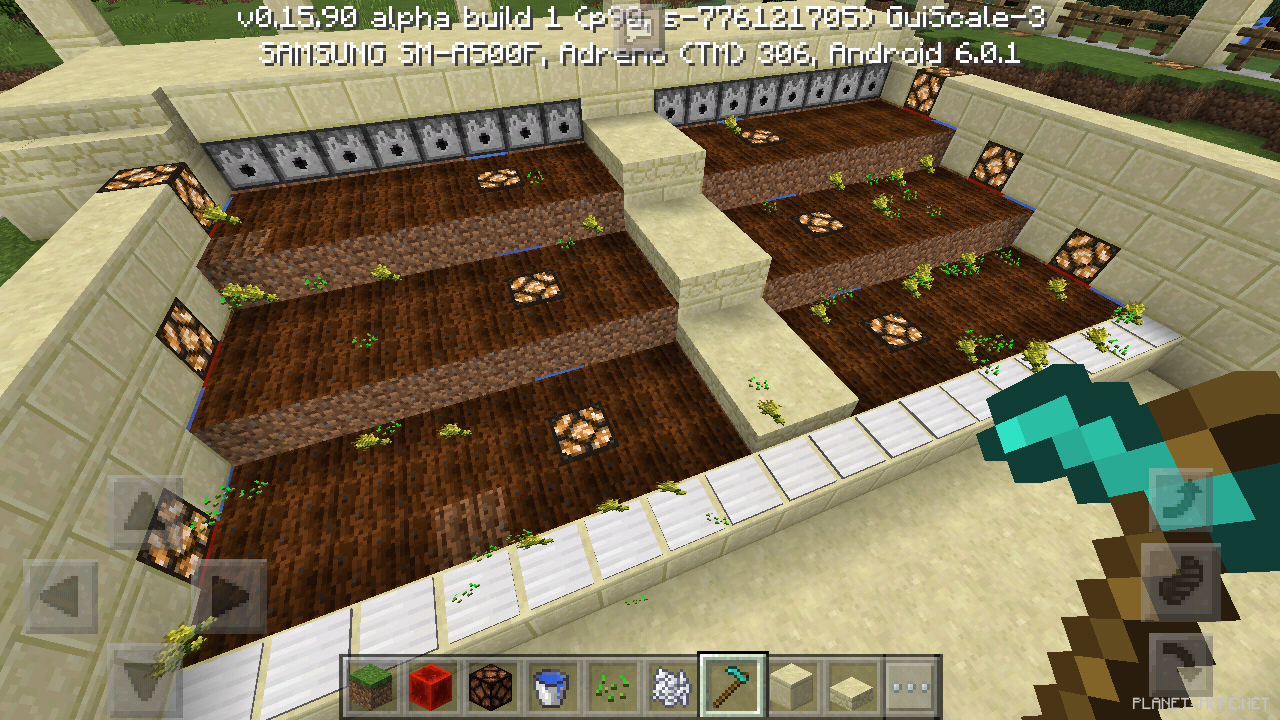
Task: Select the bone meal hotbar slot
Action: (674, 685)
